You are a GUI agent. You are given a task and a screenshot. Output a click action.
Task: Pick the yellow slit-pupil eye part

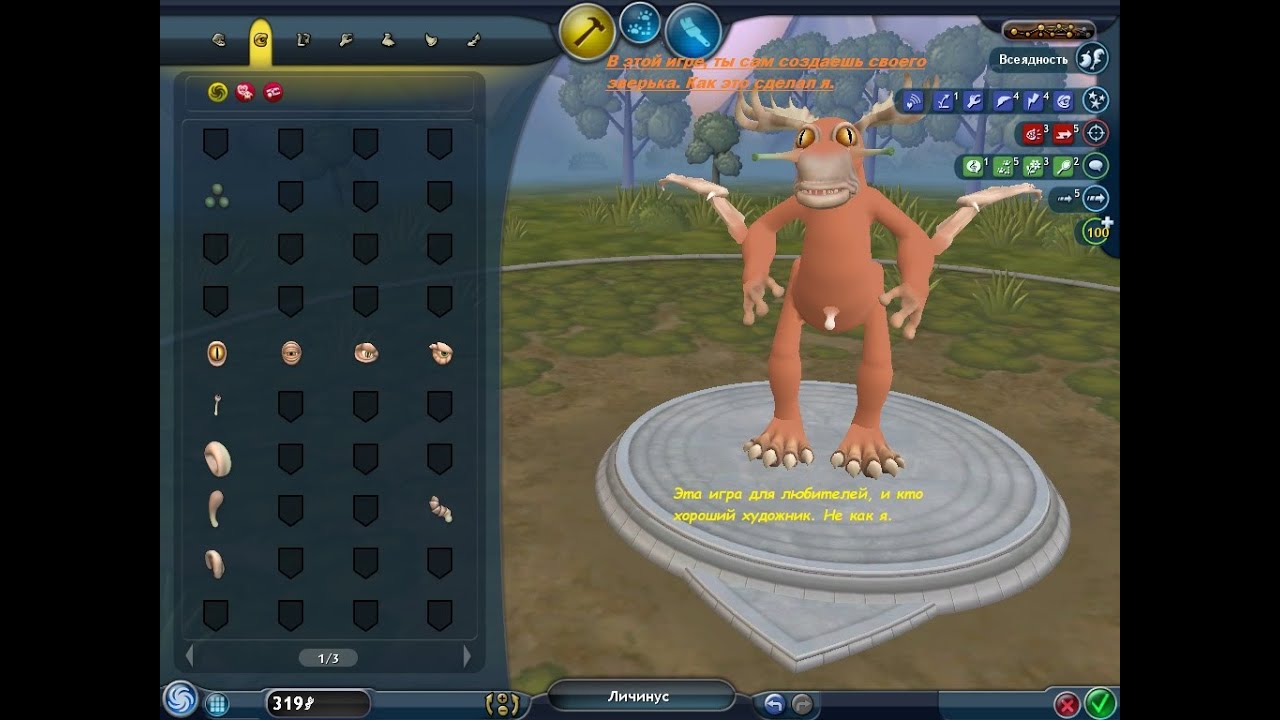pyautogui.click(x=216, y=352)
